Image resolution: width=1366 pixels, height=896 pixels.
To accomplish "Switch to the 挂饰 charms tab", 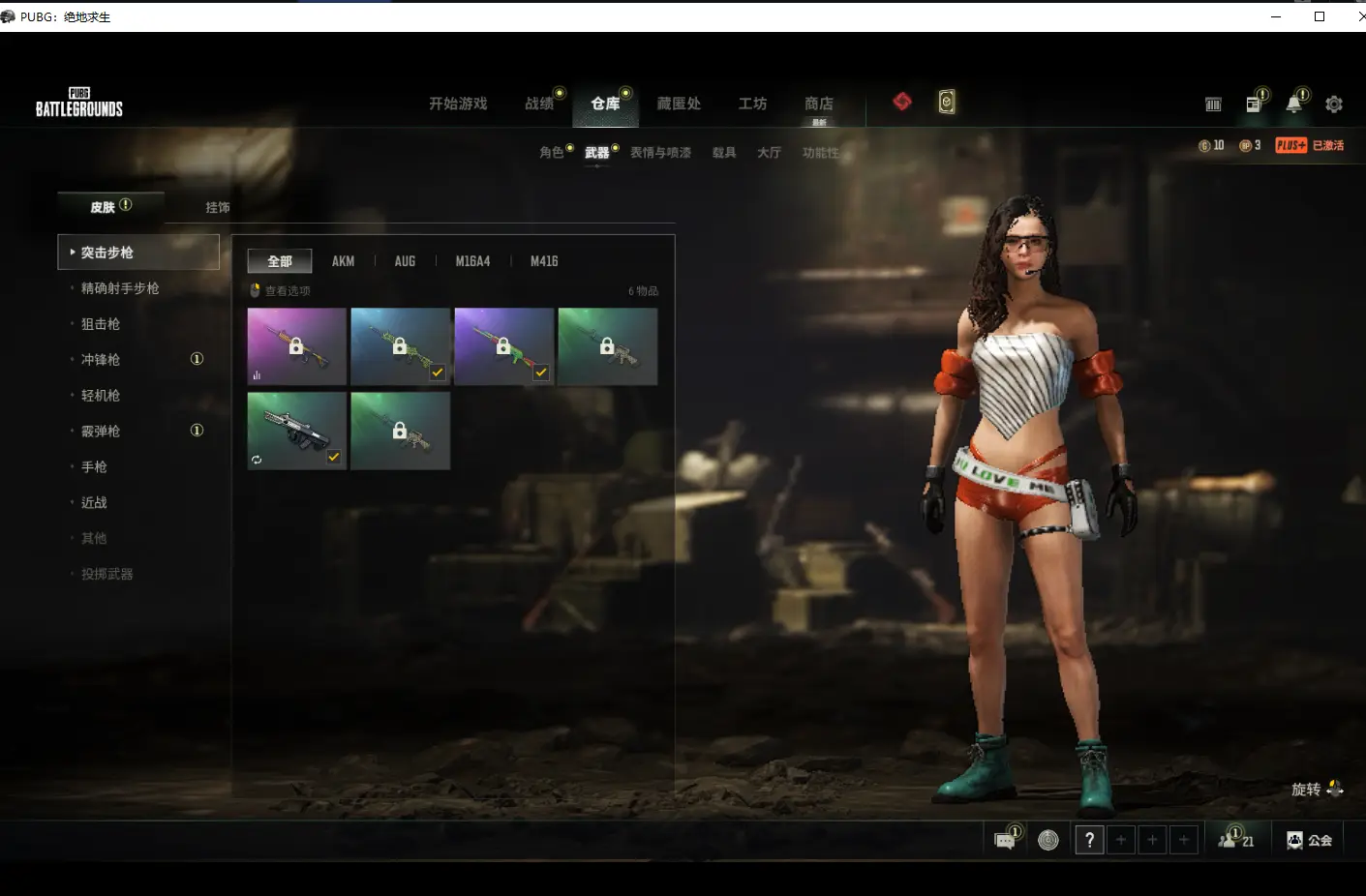I will (x=218, y=207).
